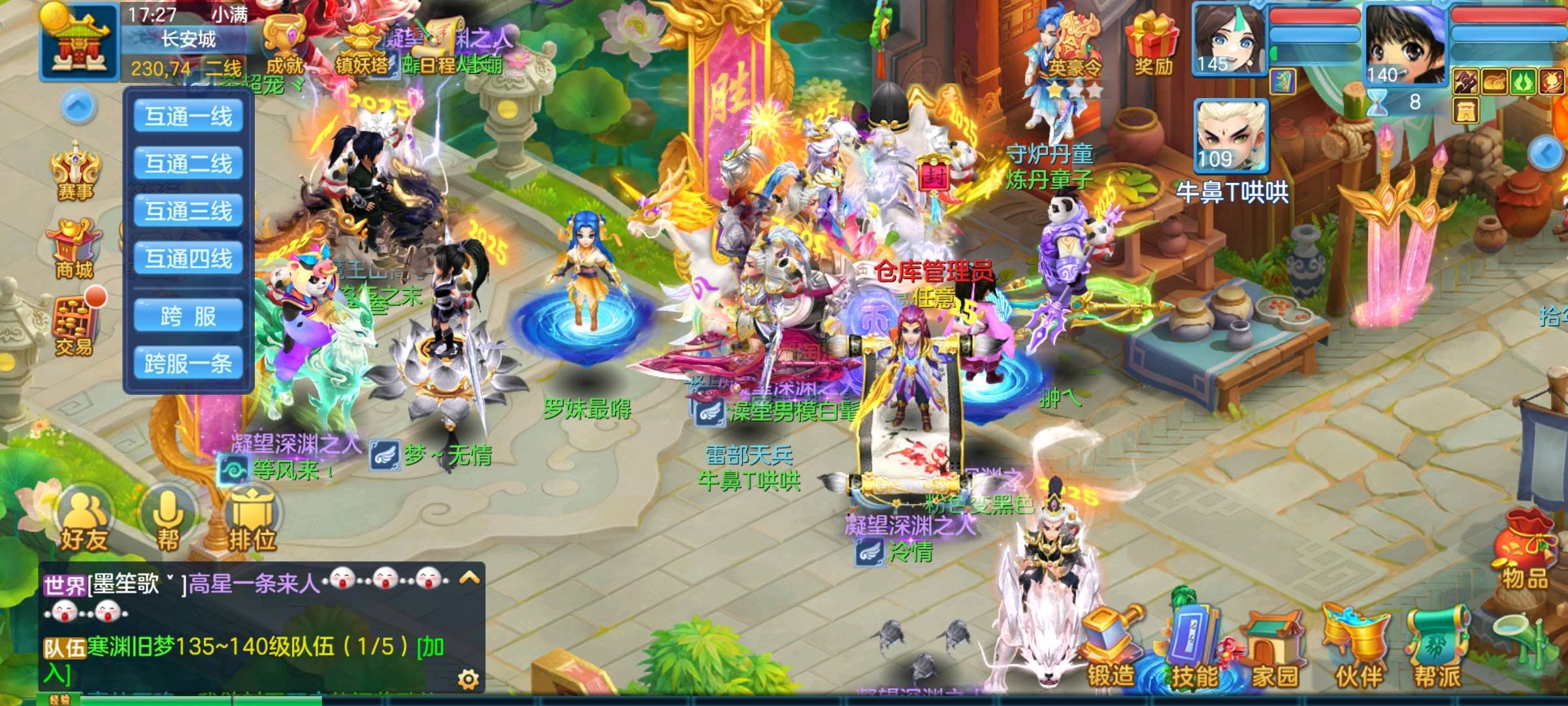Switch to 互通二线 channel
Screen dimensions: 1568x706
pyautogui.click(x=188, y=163)
